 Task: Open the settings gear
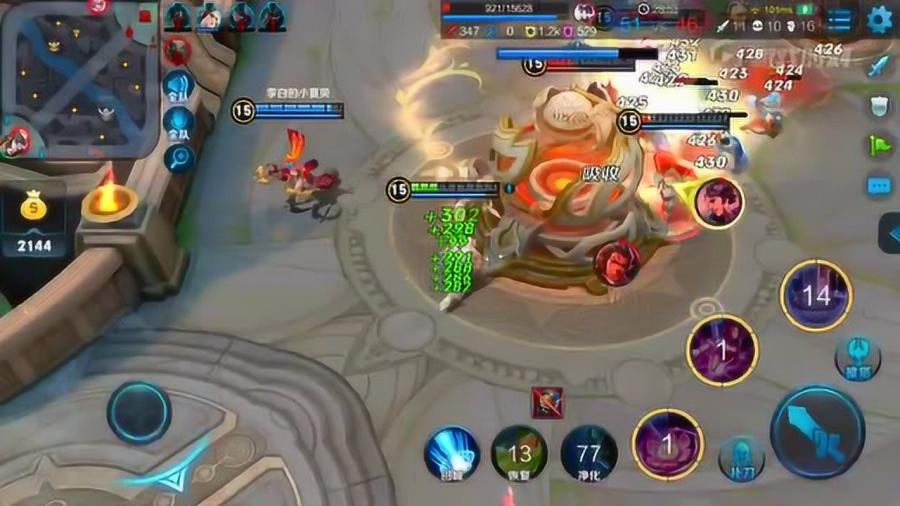point(879,20)
